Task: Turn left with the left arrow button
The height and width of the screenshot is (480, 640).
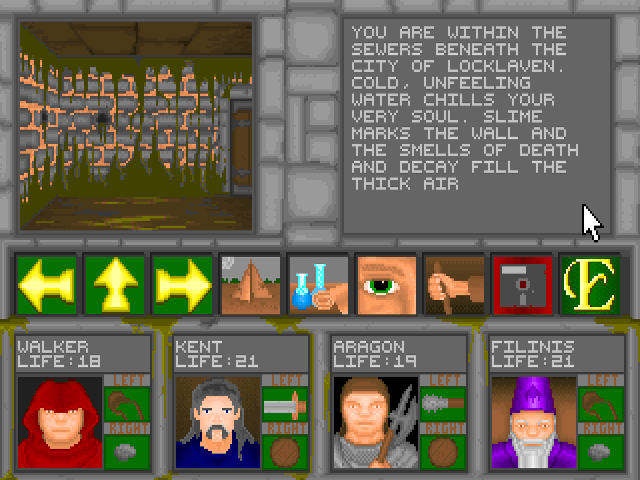Action: [46, 285]
